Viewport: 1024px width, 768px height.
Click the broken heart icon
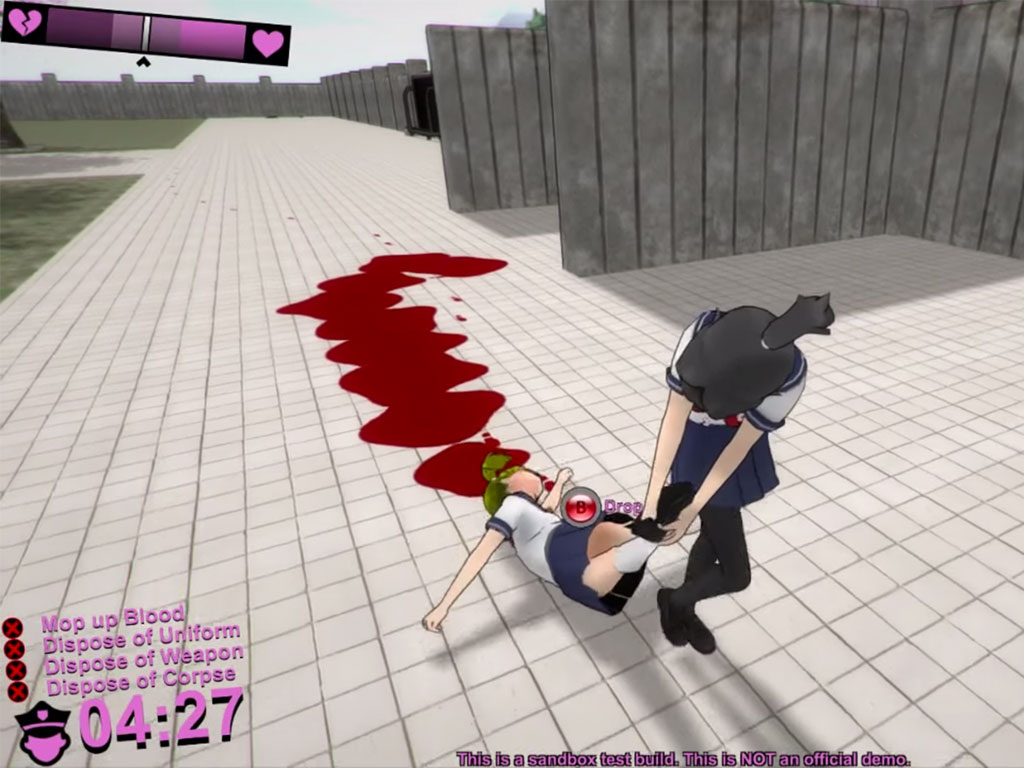click(24, 23)
